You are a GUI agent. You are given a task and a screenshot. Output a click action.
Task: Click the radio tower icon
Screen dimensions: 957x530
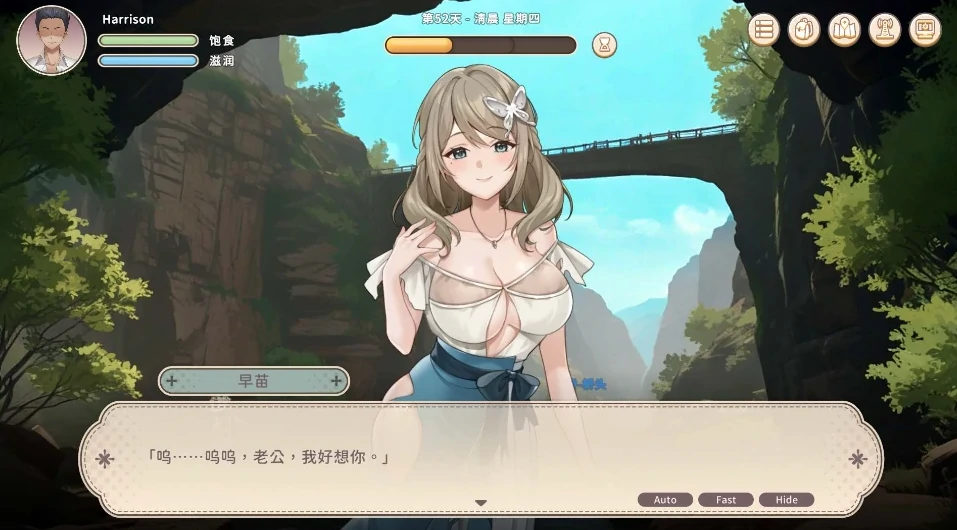[884, 30]
